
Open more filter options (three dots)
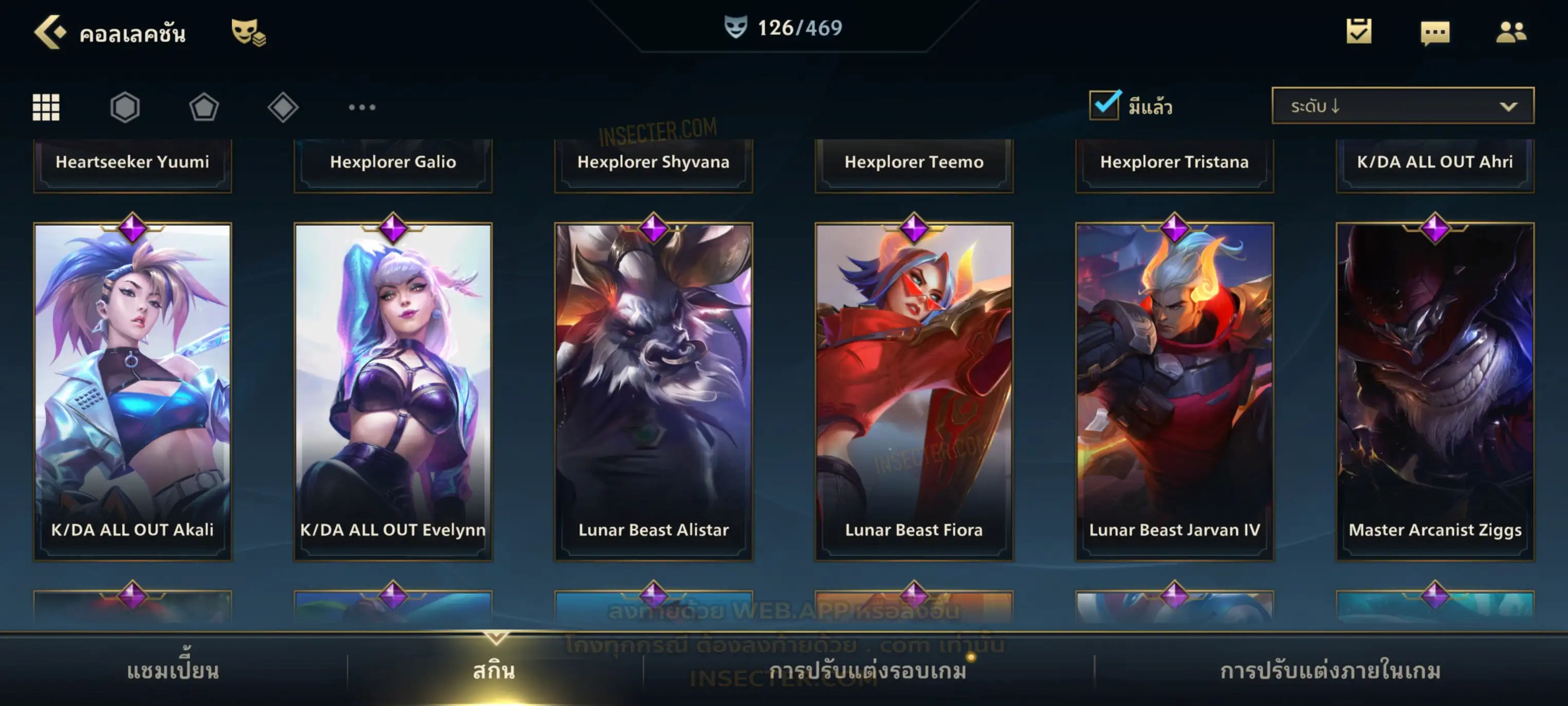point(362,107)
